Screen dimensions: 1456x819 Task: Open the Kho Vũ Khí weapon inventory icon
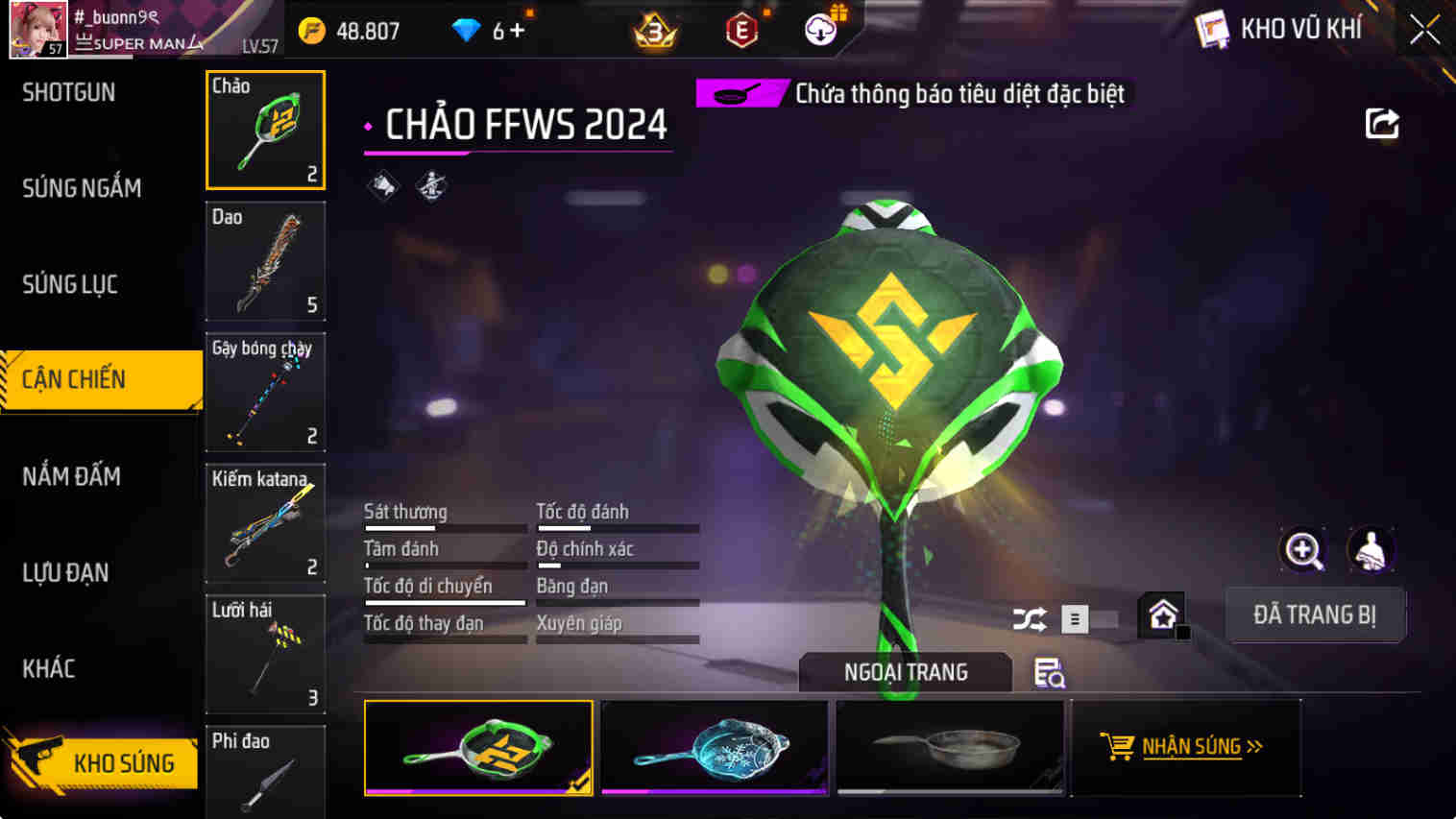pyautogui.click(x=1214, y=29)
